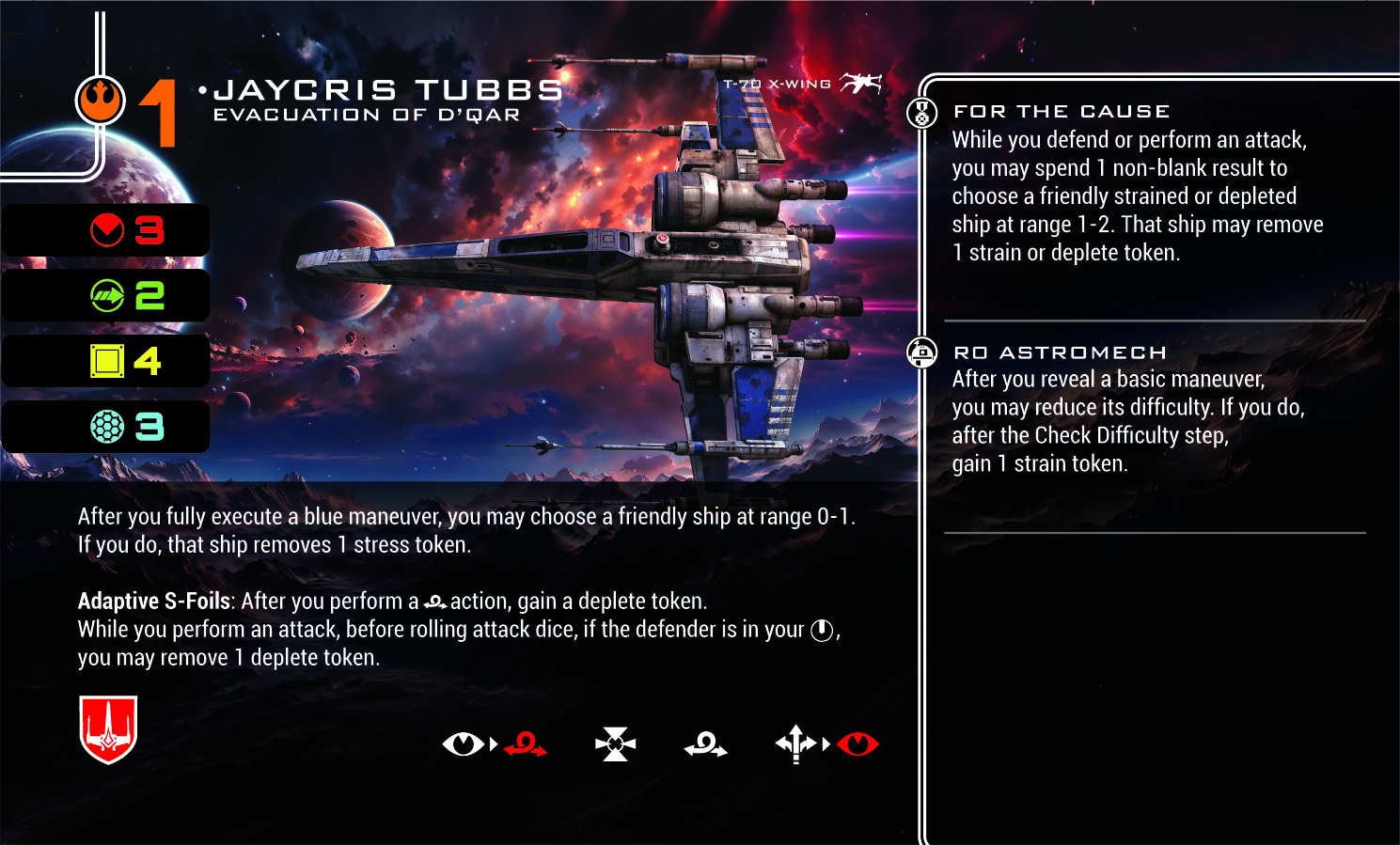Choose the red linked Barrel Roll action icon
The image size is (1400, 845).
pyautogui.click(x=526, y=745)
